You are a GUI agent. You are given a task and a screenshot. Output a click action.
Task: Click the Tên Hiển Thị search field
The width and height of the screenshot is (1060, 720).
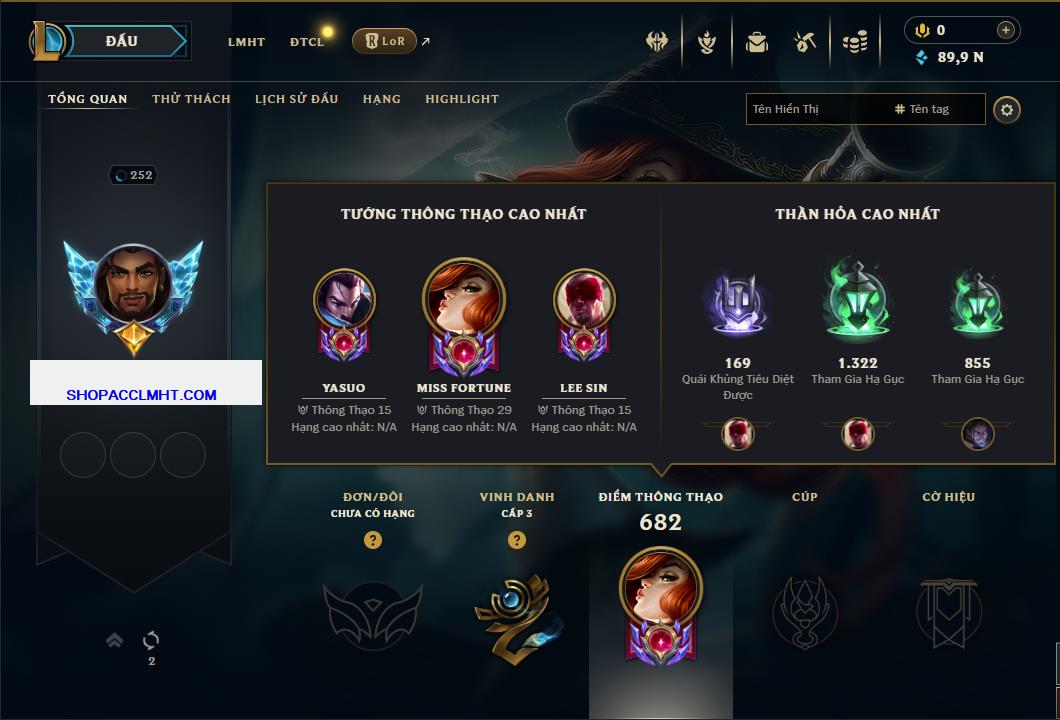tap(815, 109)
